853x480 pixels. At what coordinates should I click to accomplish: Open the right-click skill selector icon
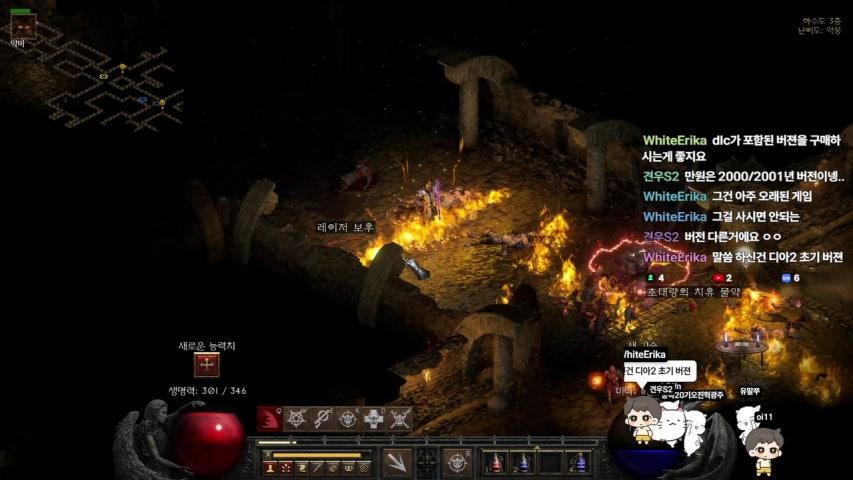click(457, 461)
